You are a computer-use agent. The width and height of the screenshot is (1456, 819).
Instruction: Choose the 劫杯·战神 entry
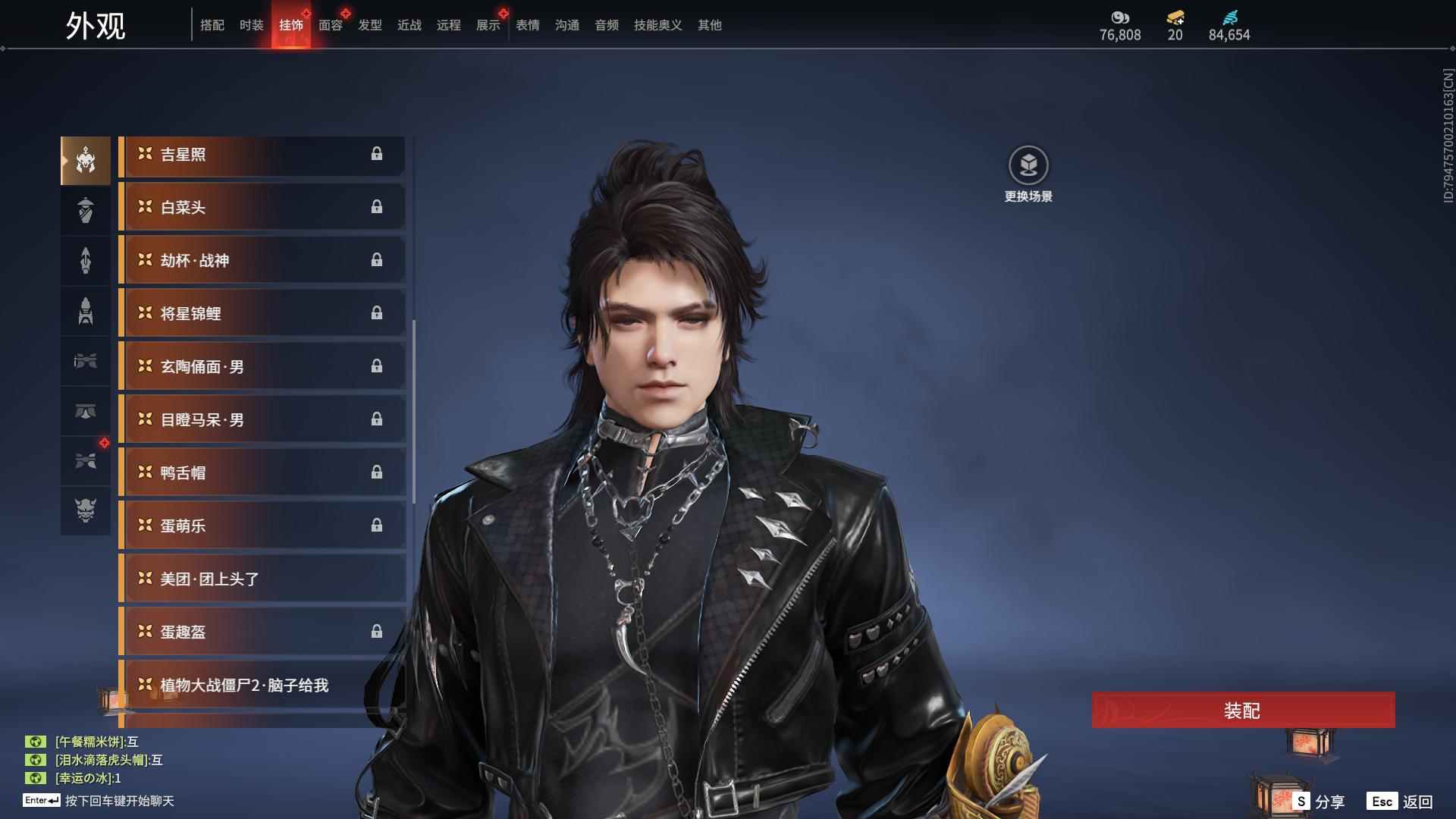coord(262,261)
